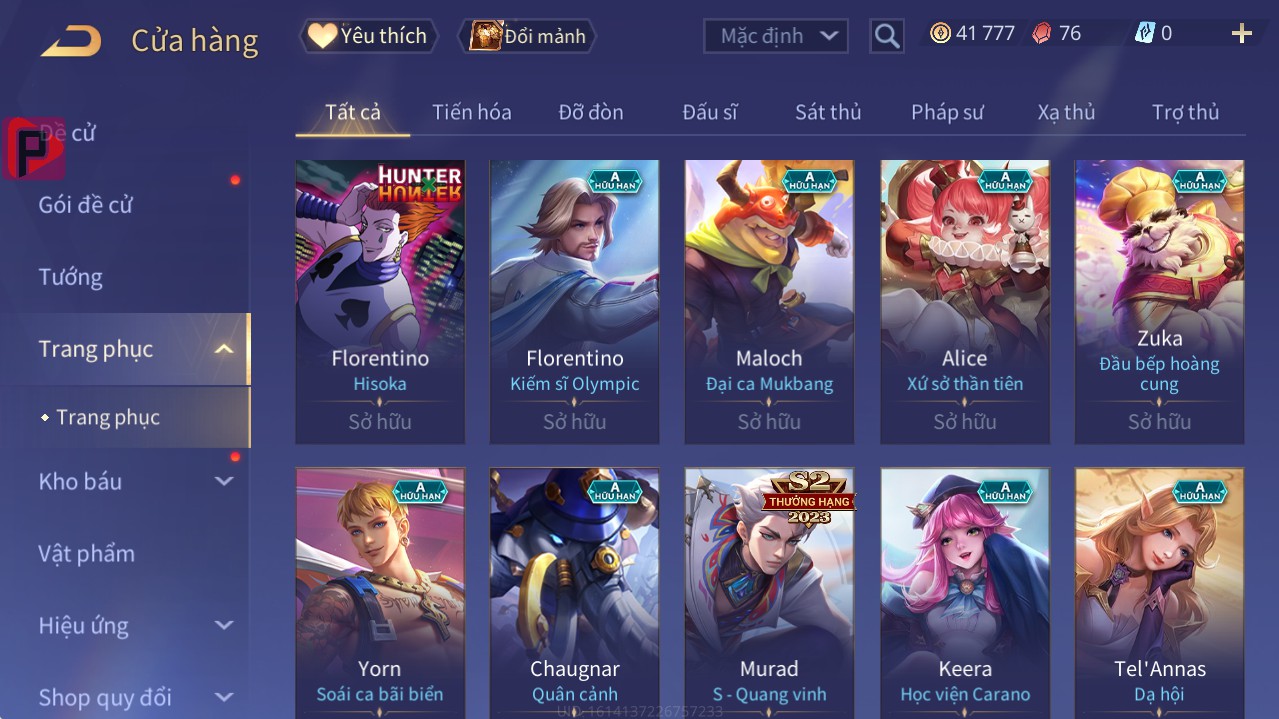1279x719 pixels.
Task: Add currency with the plus button
Action: click(x=1241, y=34)
